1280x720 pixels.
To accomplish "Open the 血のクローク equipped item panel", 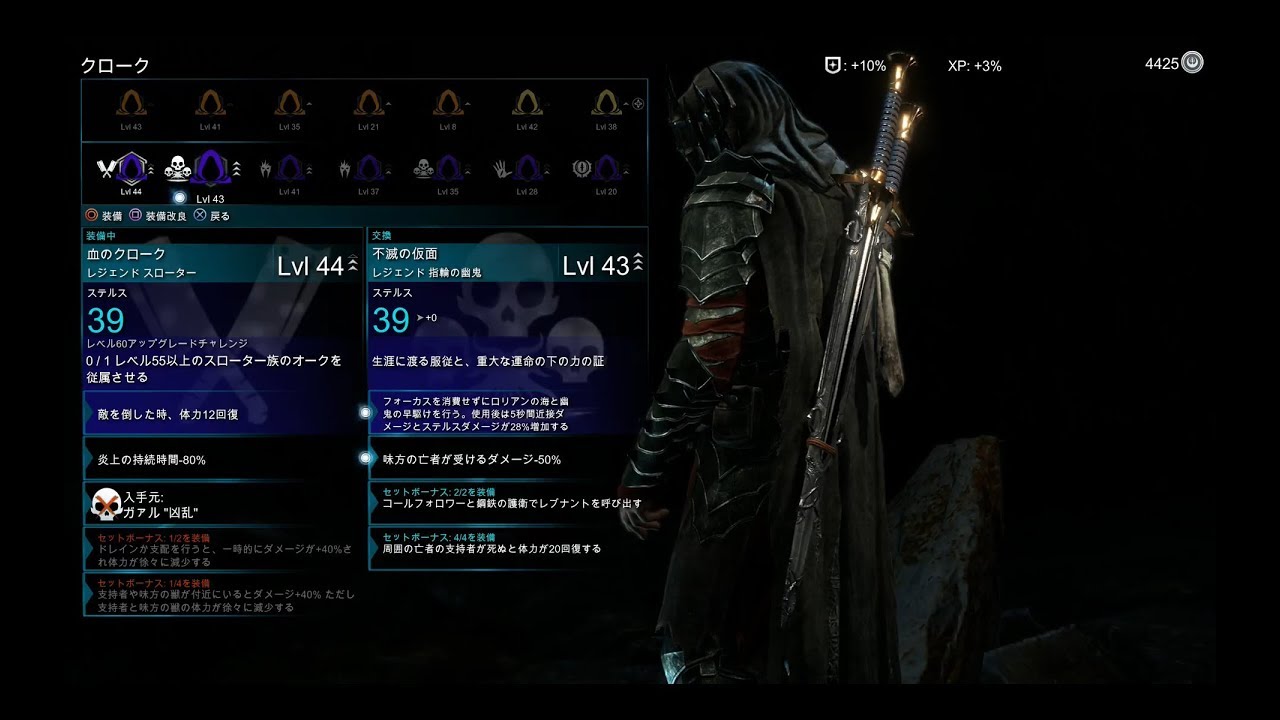I will tap(222, 264).
